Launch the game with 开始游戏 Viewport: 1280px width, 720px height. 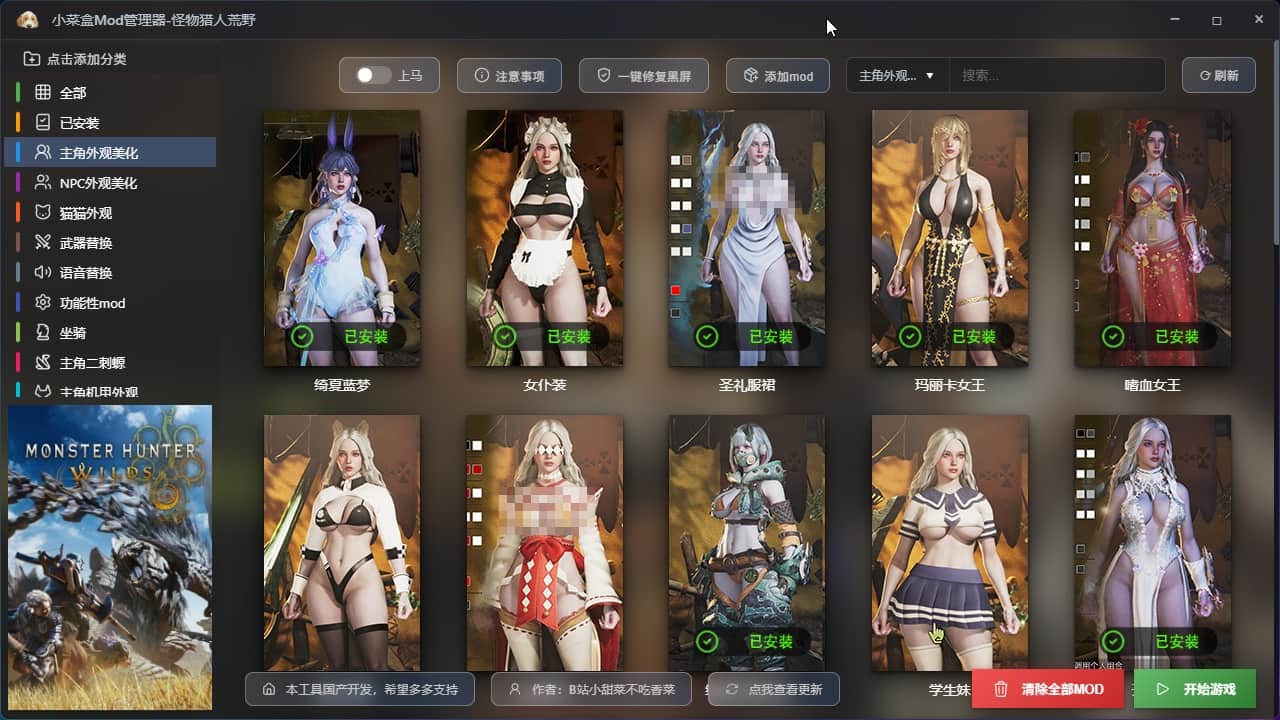click(x=1195, y=689)
